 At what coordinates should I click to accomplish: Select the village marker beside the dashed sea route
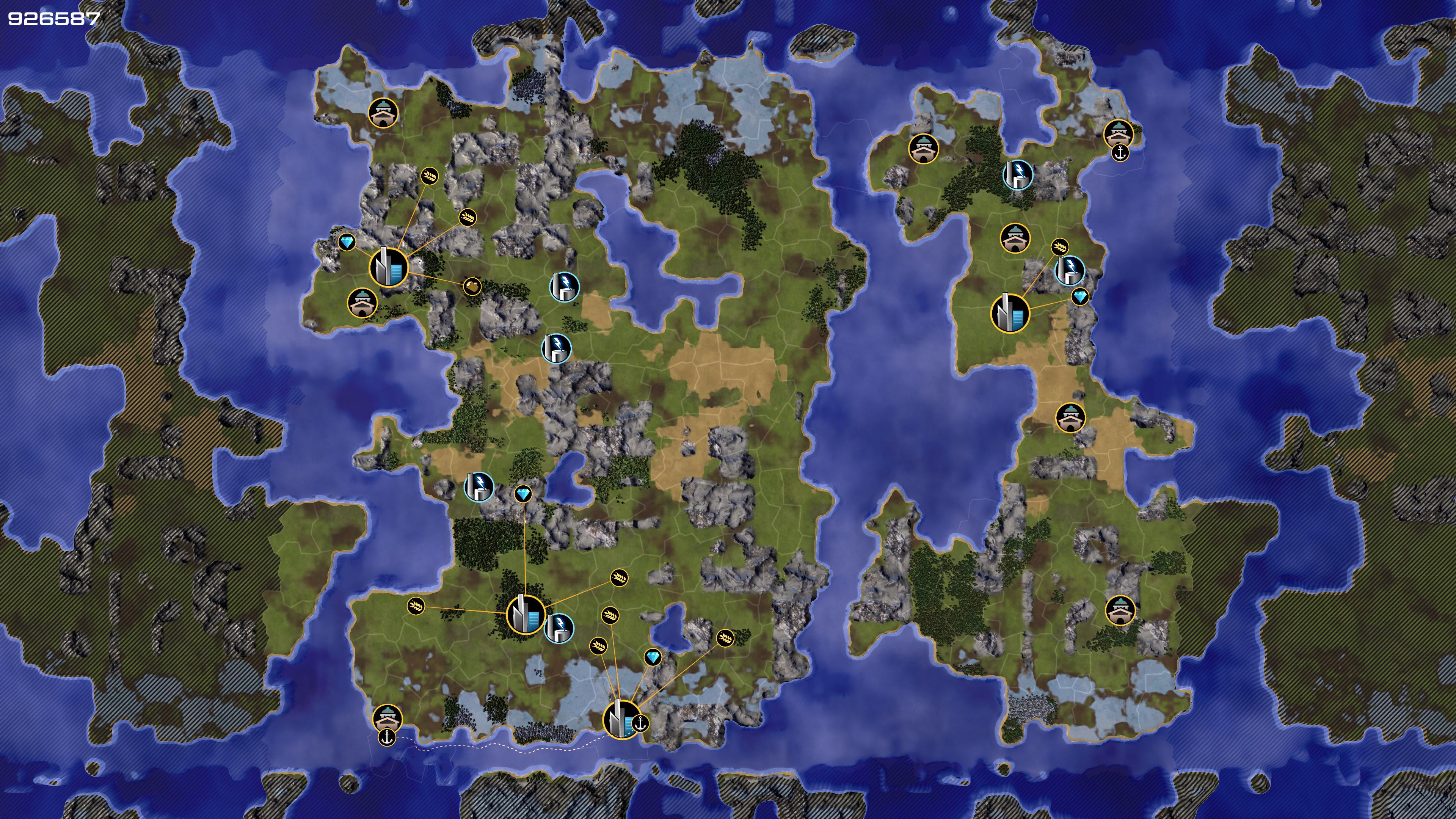click(x=388, y=719)
